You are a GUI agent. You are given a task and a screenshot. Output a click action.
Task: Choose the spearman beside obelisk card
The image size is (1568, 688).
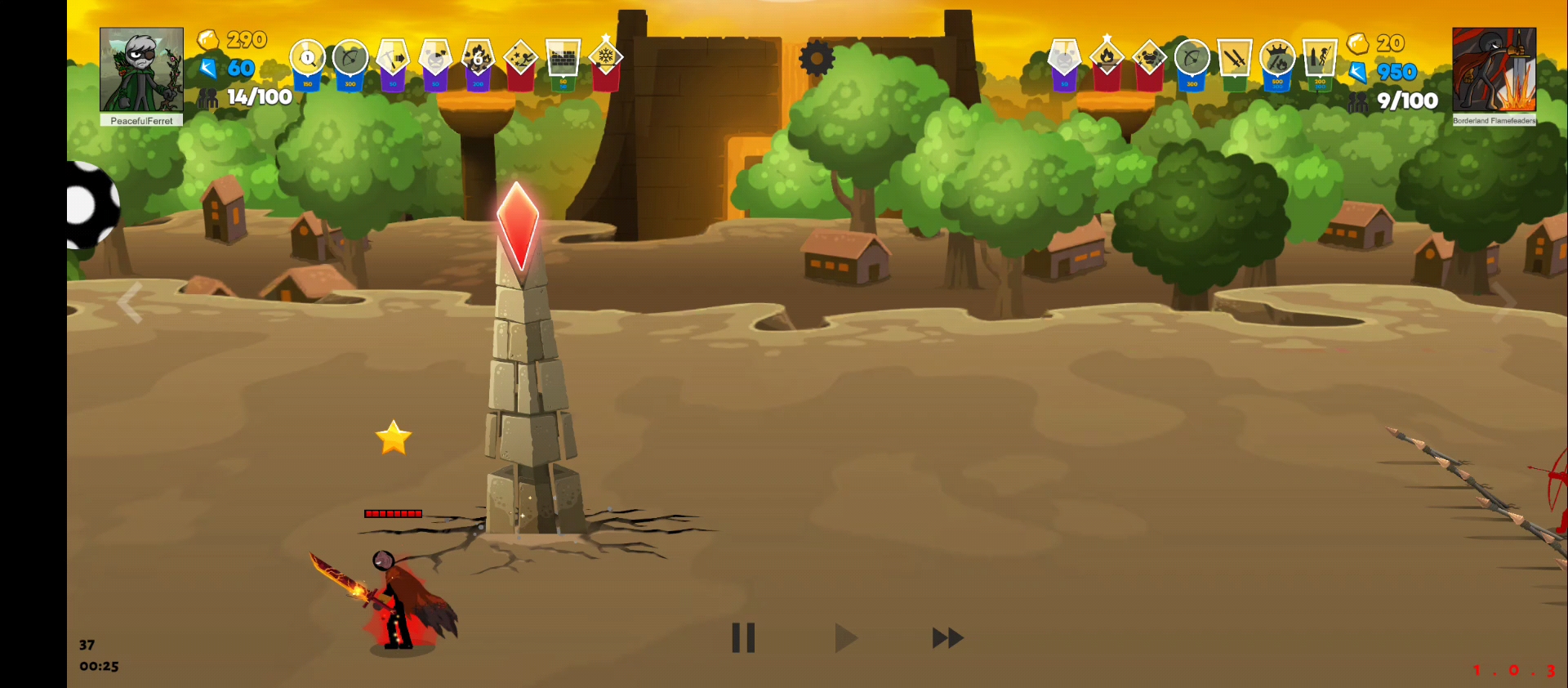1320,59
